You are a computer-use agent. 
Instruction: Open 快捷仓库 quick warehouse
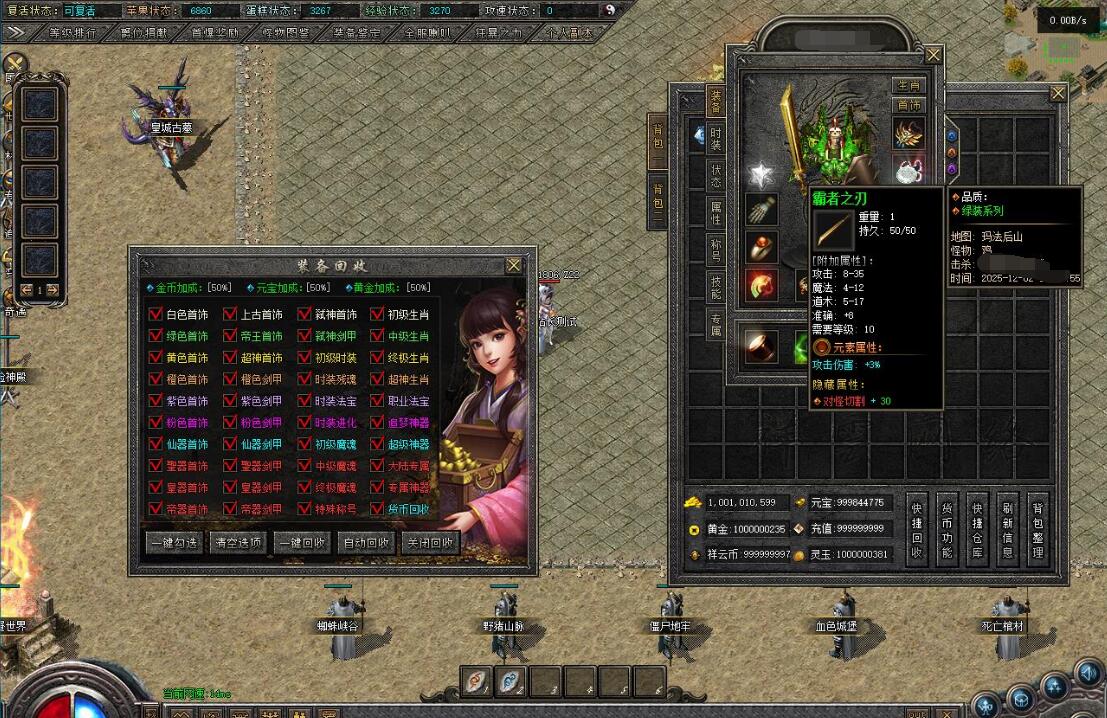[977, 529]
